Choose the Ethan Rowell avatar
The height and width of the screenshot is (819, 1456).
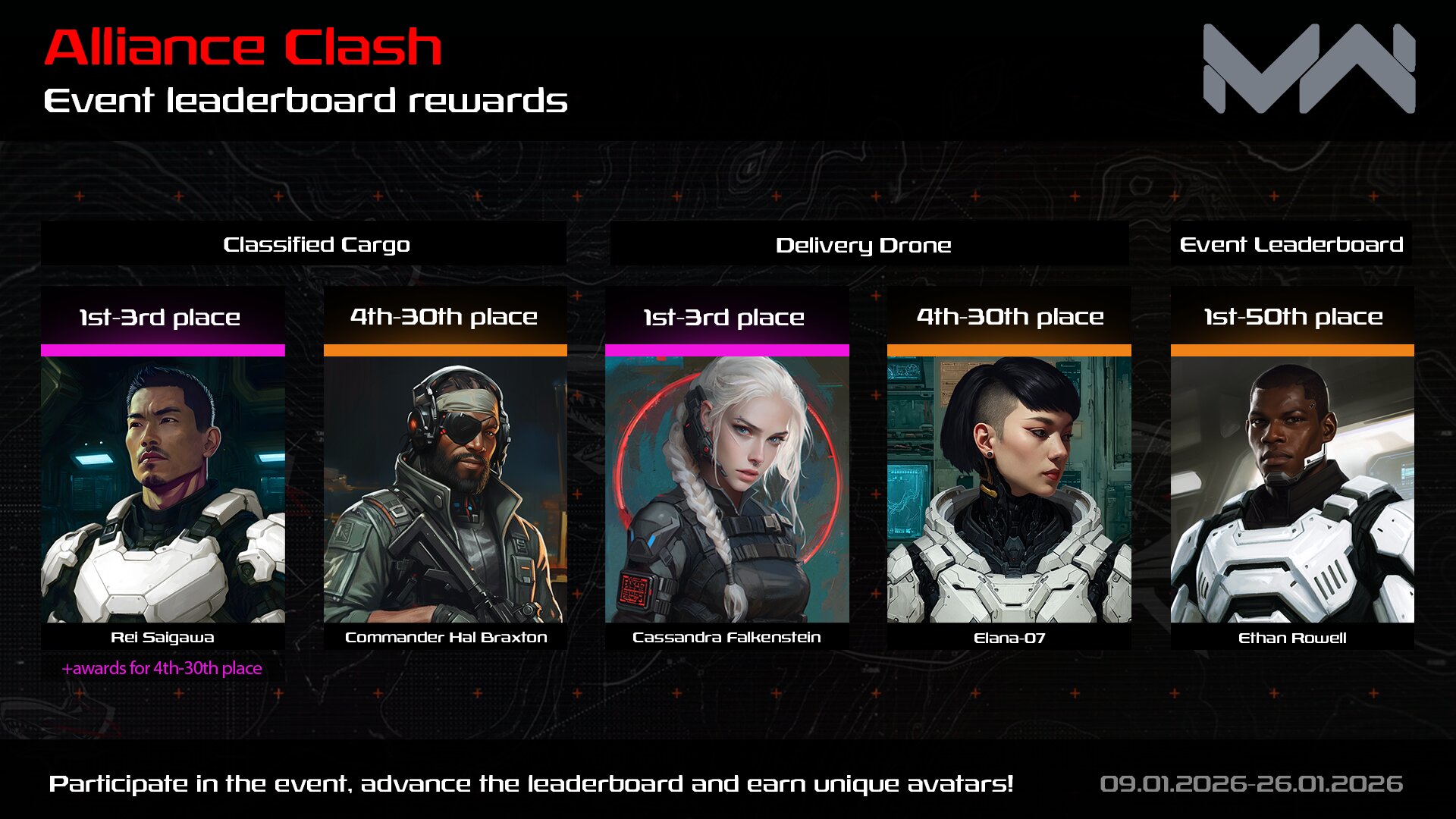(1291, 489)
